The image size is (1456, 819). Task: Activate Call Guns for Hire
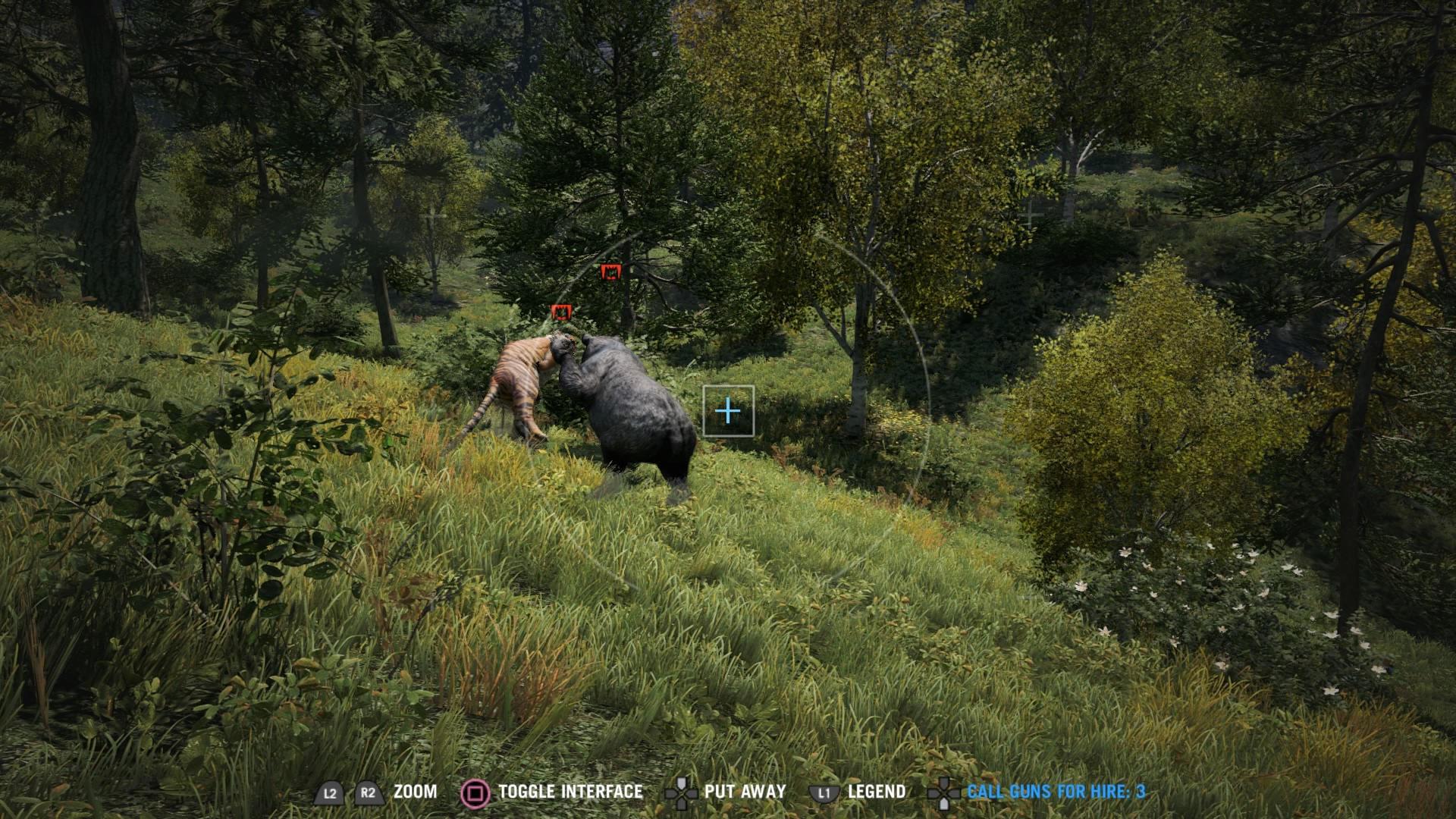click(x=1056, y=792)
